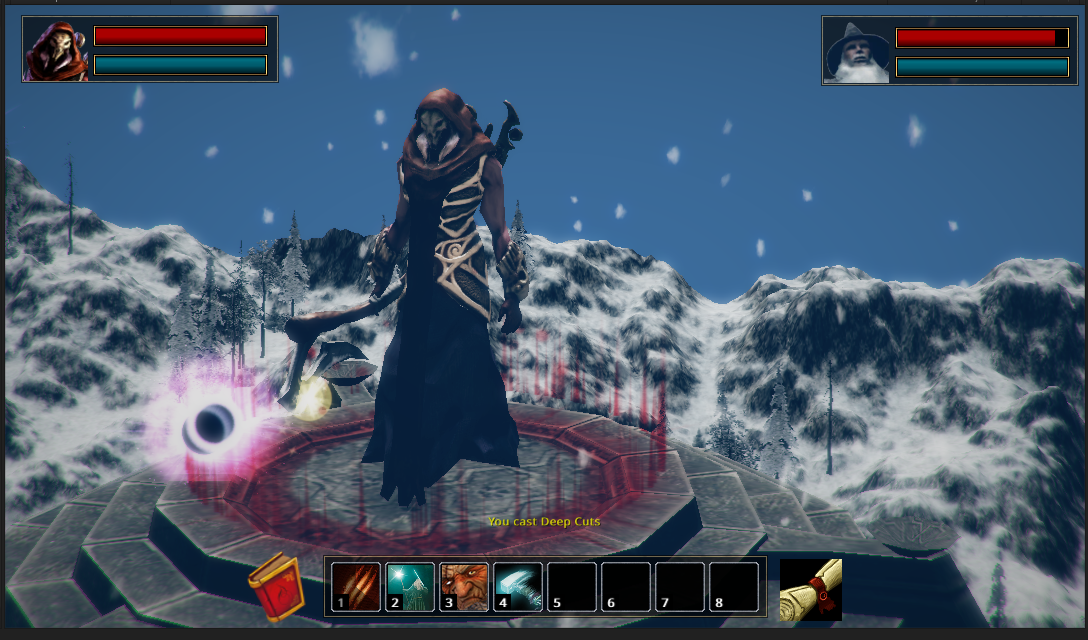Select the white-bearded wizard target portrait
Image resolution: width=1088 pixels, height=640 pixels.
tap(857, 51)
